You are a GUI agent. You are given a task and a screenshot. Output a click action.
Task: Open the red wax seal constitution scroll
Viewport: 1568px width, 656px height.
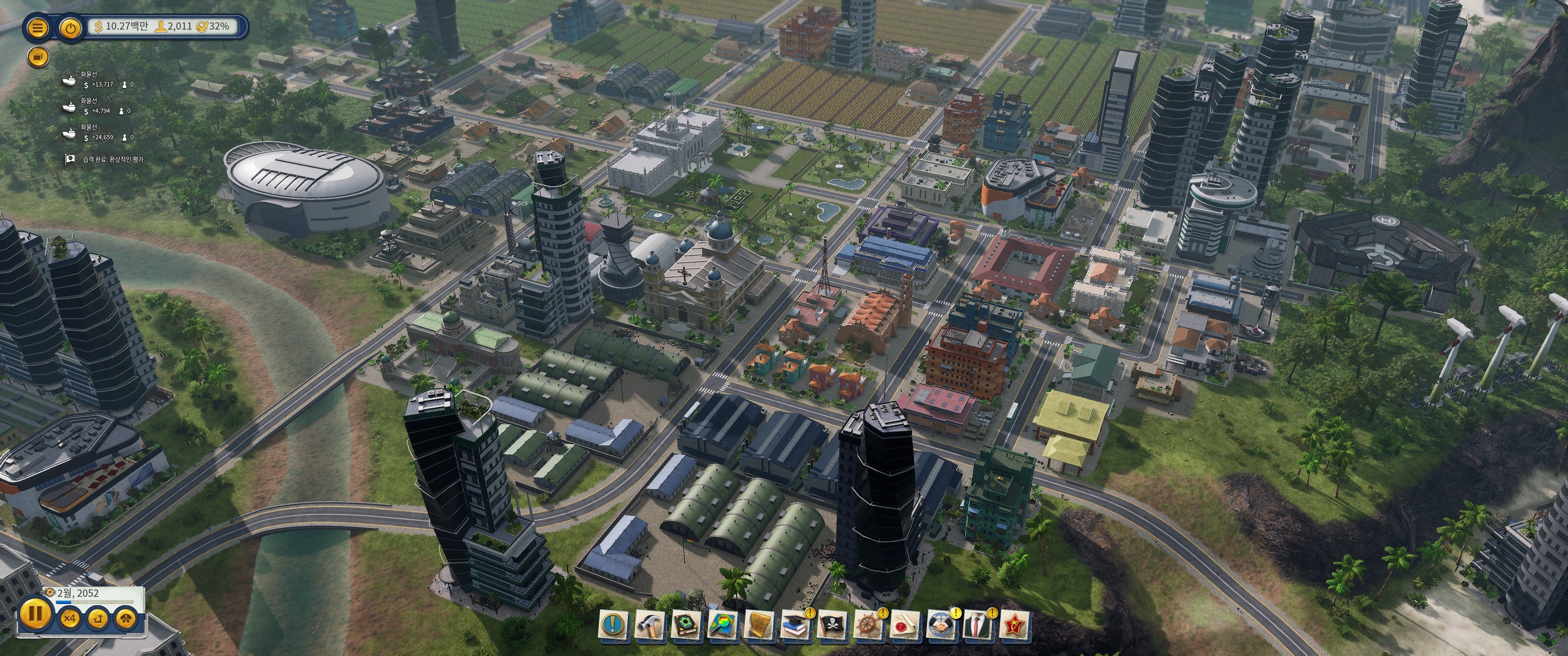click(905, 625)
